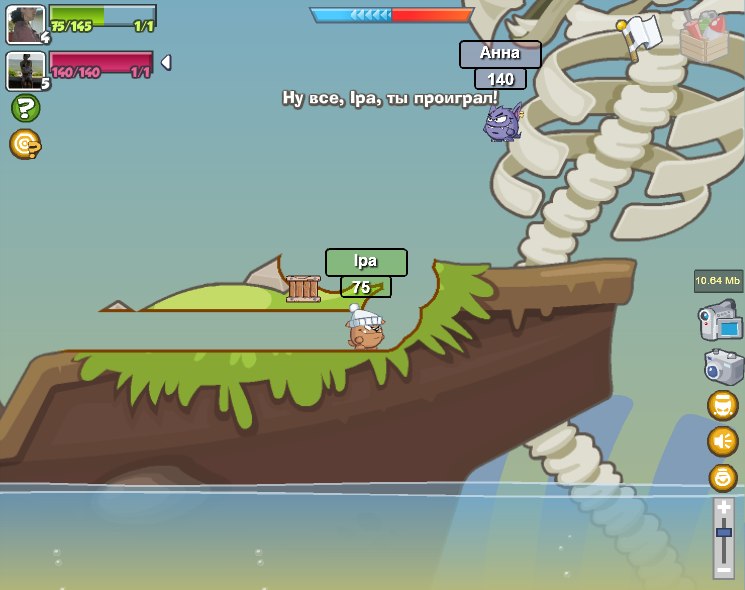
Task: Take a screenshot with the photo camera
Action: [x=722, y=365]
